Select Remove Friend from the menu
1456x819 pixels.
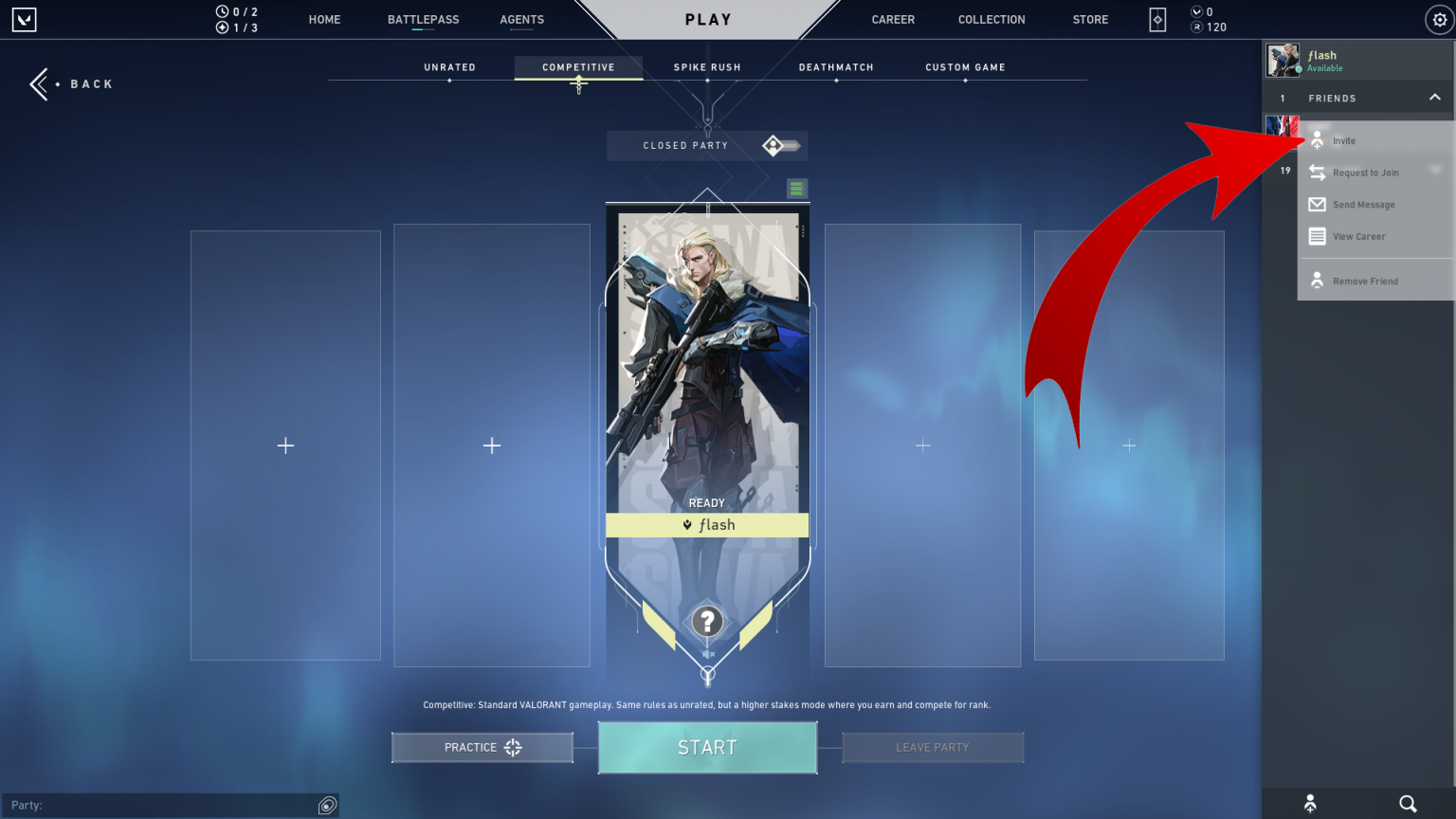(x=1366, y=280)
